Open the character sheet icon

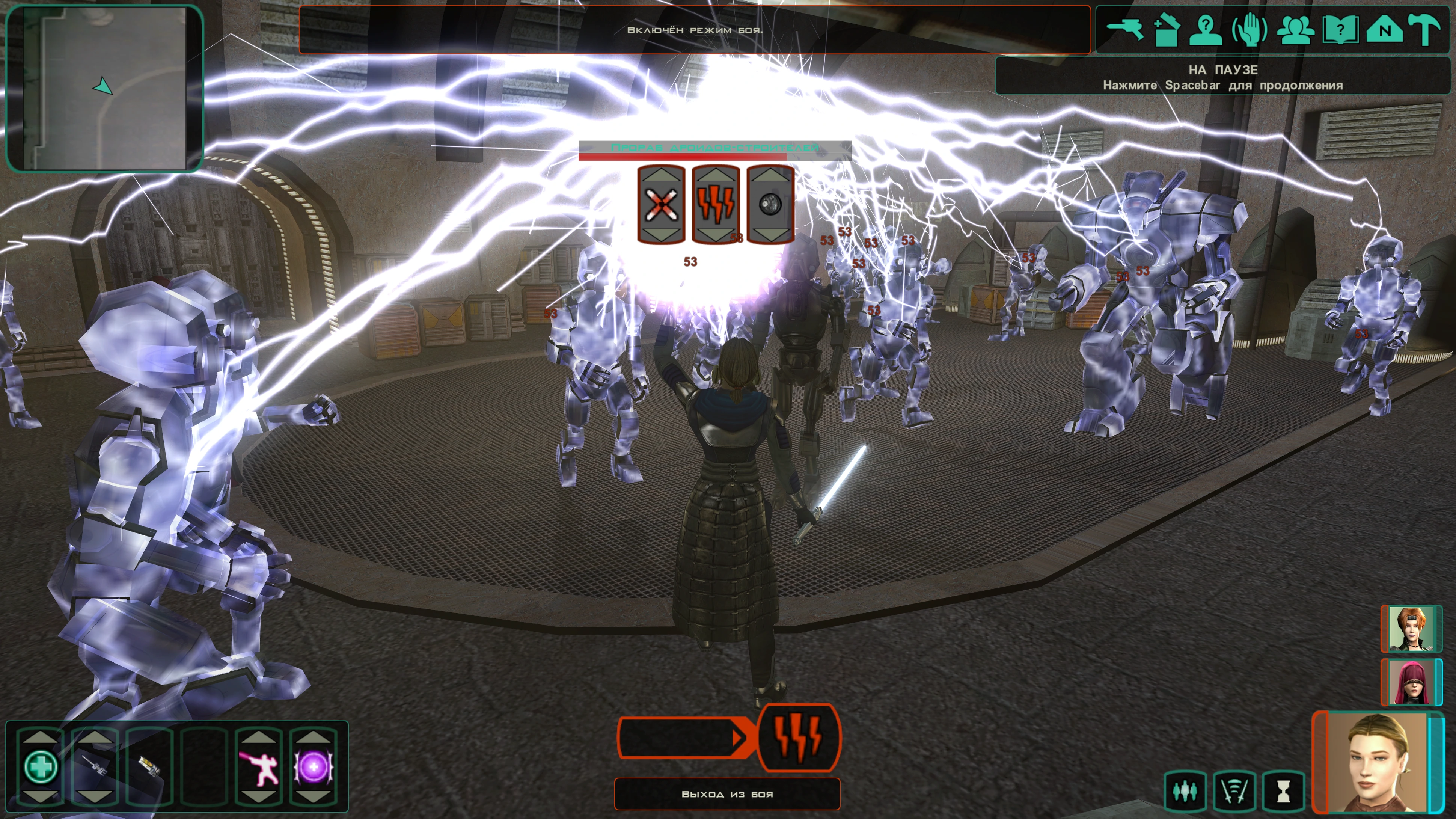click(x=1206, y=29)
